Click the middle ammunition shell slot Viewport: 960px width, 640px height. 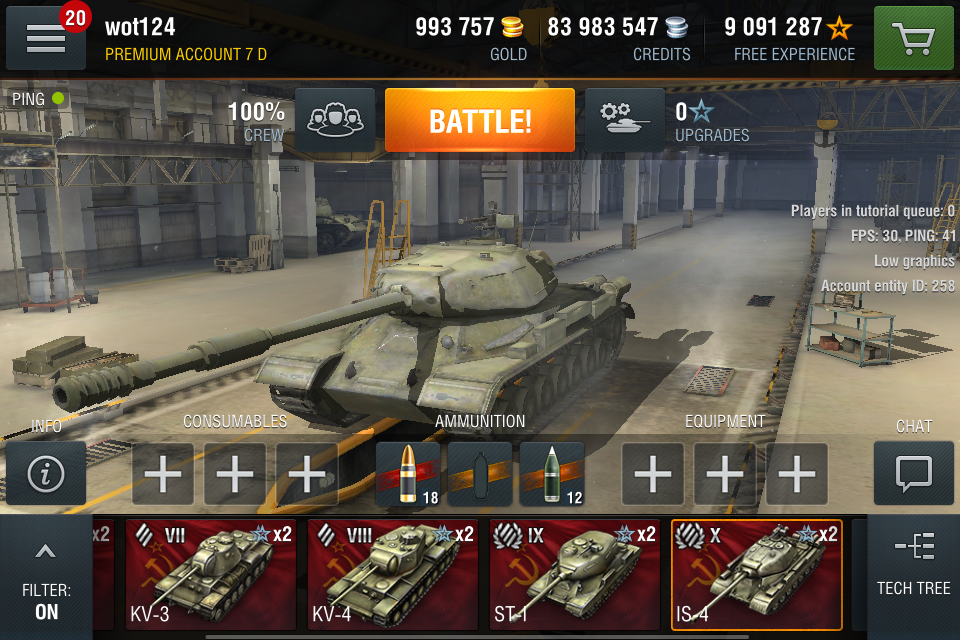480,474
